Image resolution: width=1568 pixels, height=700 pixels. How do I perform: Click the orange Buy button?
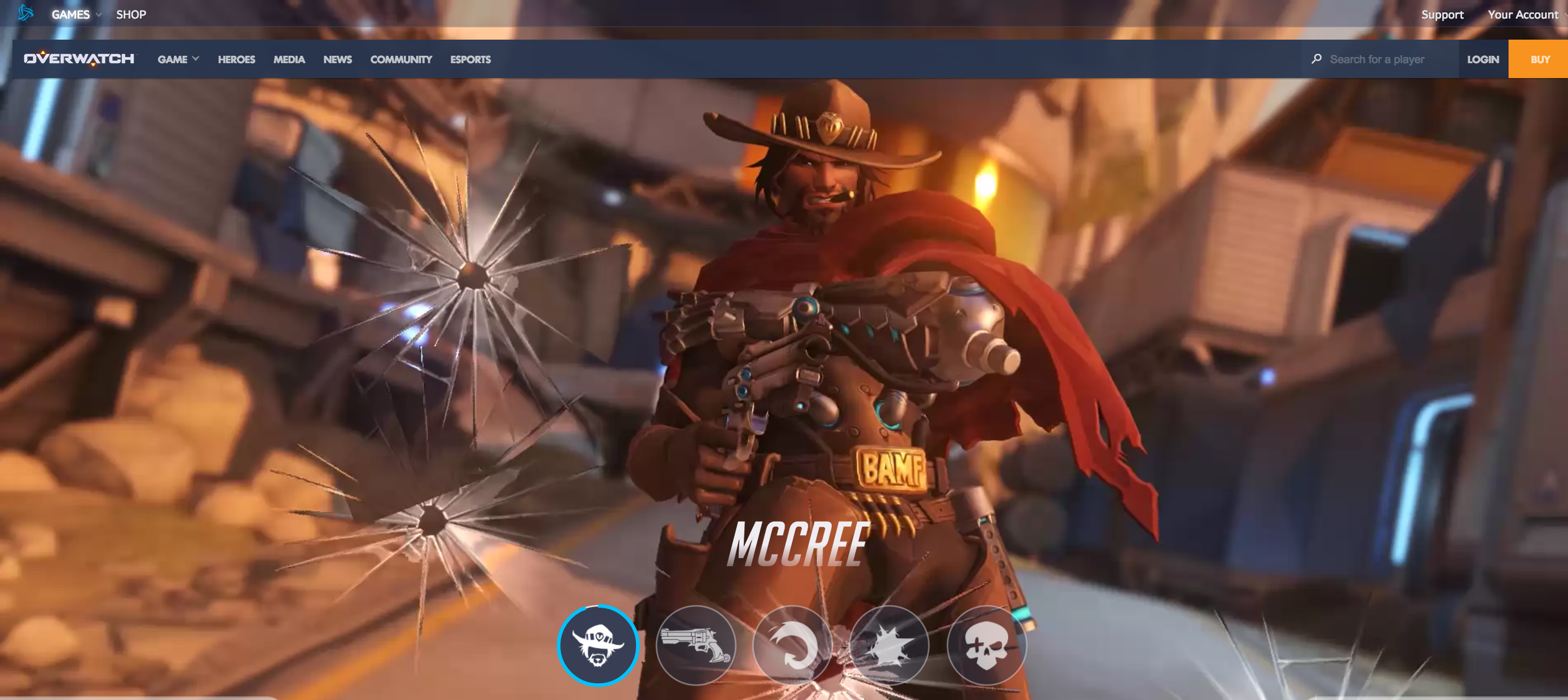tap(1540, 59)
